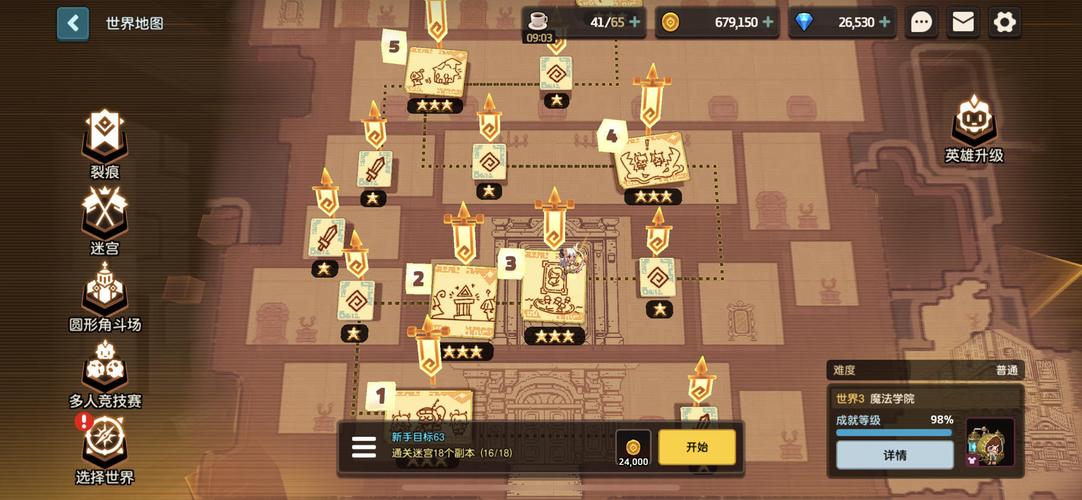Go back using the arrow button
The image size is (1082, 500).
pos(72,23)
